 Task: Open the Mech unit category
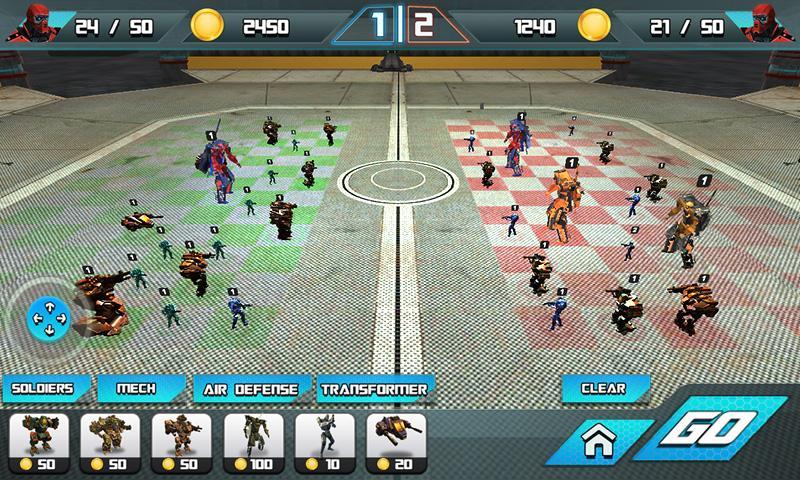coord(139,388)
